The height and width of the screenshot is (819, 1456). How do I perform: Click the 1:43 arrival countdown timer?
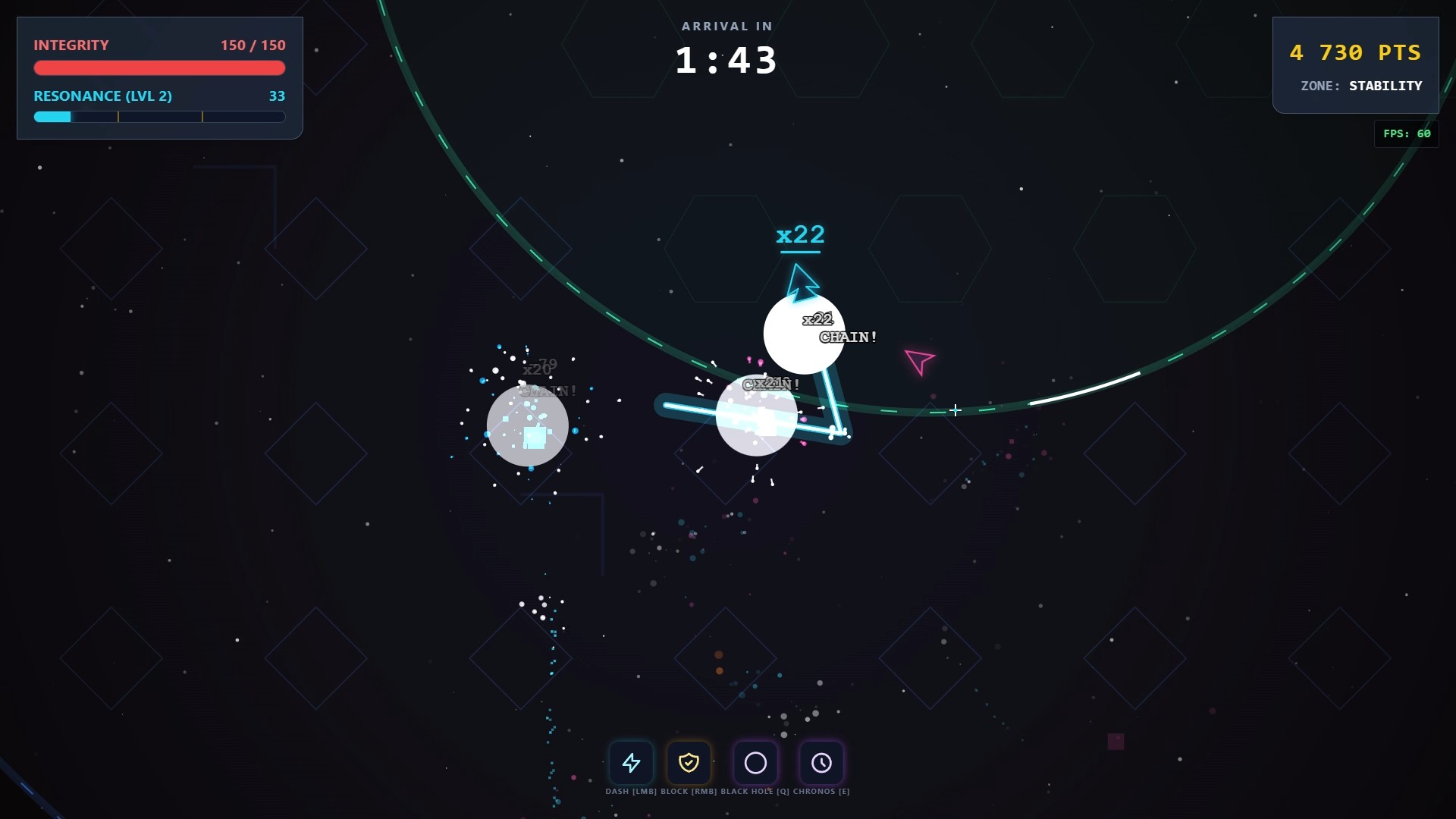(726, 60)
